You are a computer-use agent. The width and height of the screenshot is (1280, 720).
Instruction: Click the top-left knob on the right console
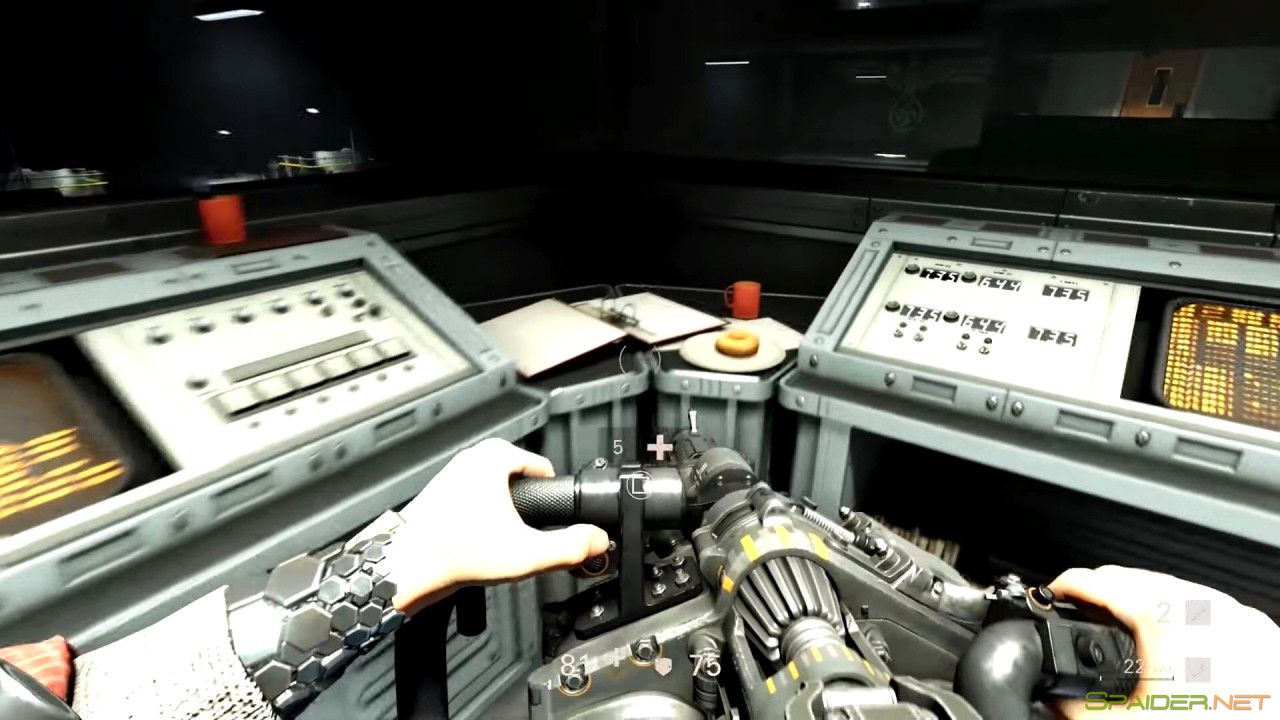912,268
